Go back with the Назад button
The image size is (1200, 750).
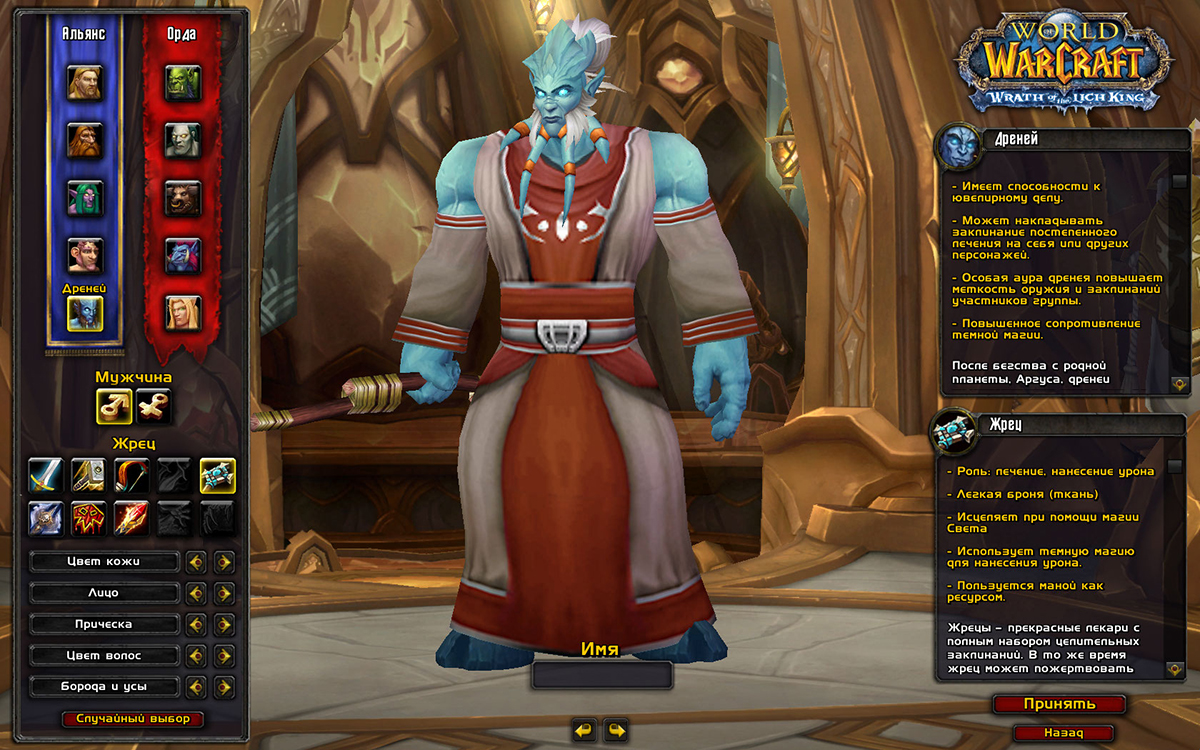(x=1063, y=733)
